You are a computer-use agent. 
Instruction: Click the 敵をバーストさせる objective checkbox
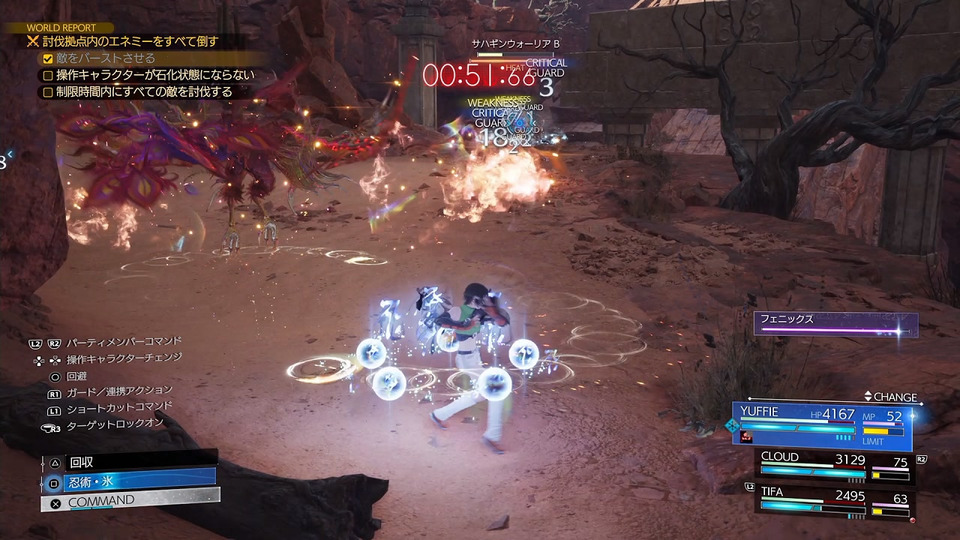[47, 58]
